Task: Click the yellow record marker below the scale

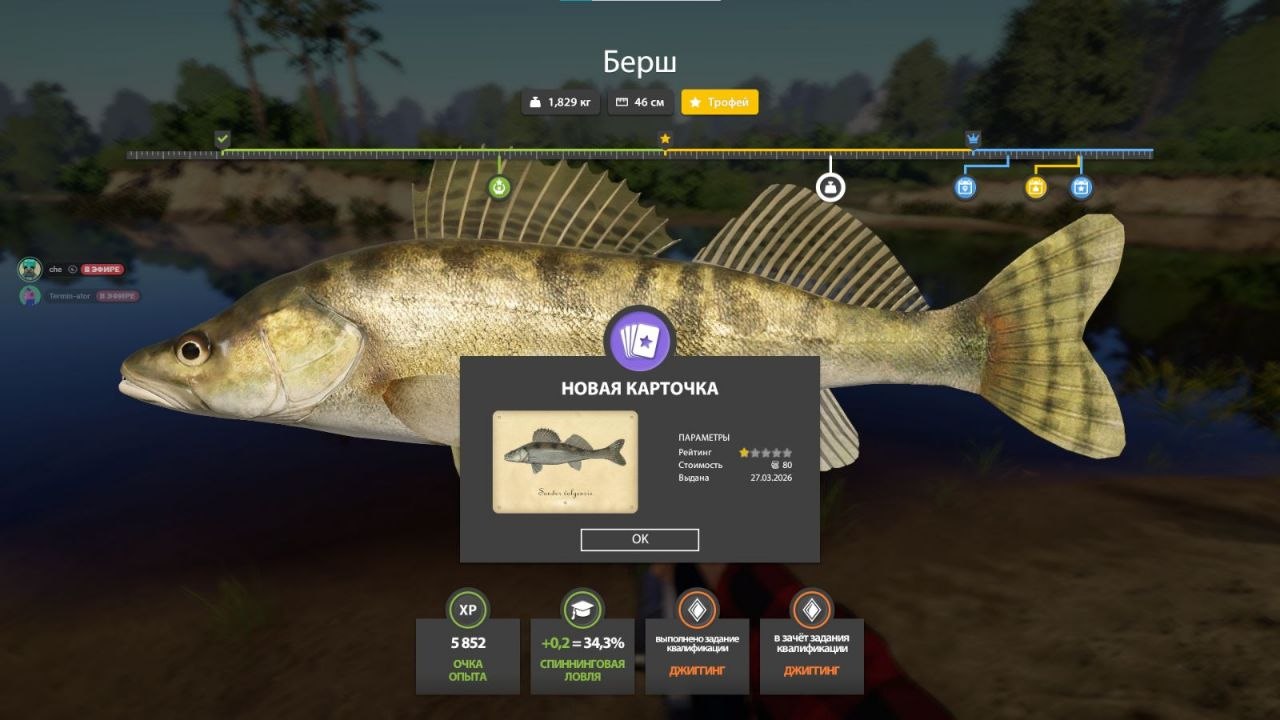Action: 1036,187
